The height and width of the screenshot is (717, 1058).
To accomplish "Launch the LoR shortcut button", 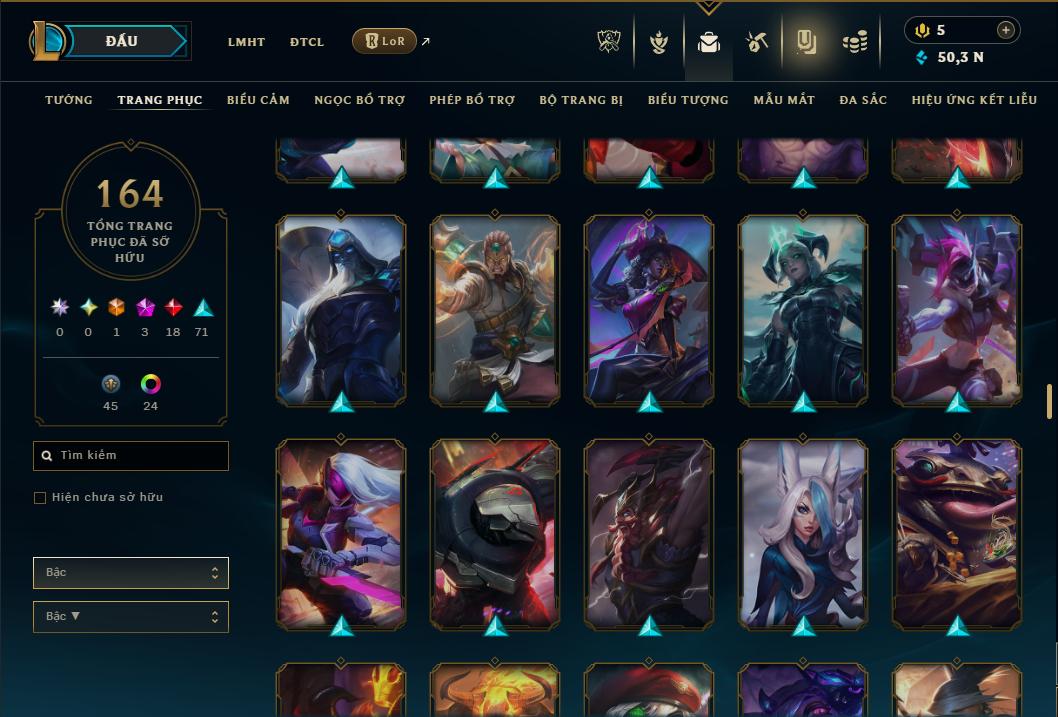I will tap(385, 41).
